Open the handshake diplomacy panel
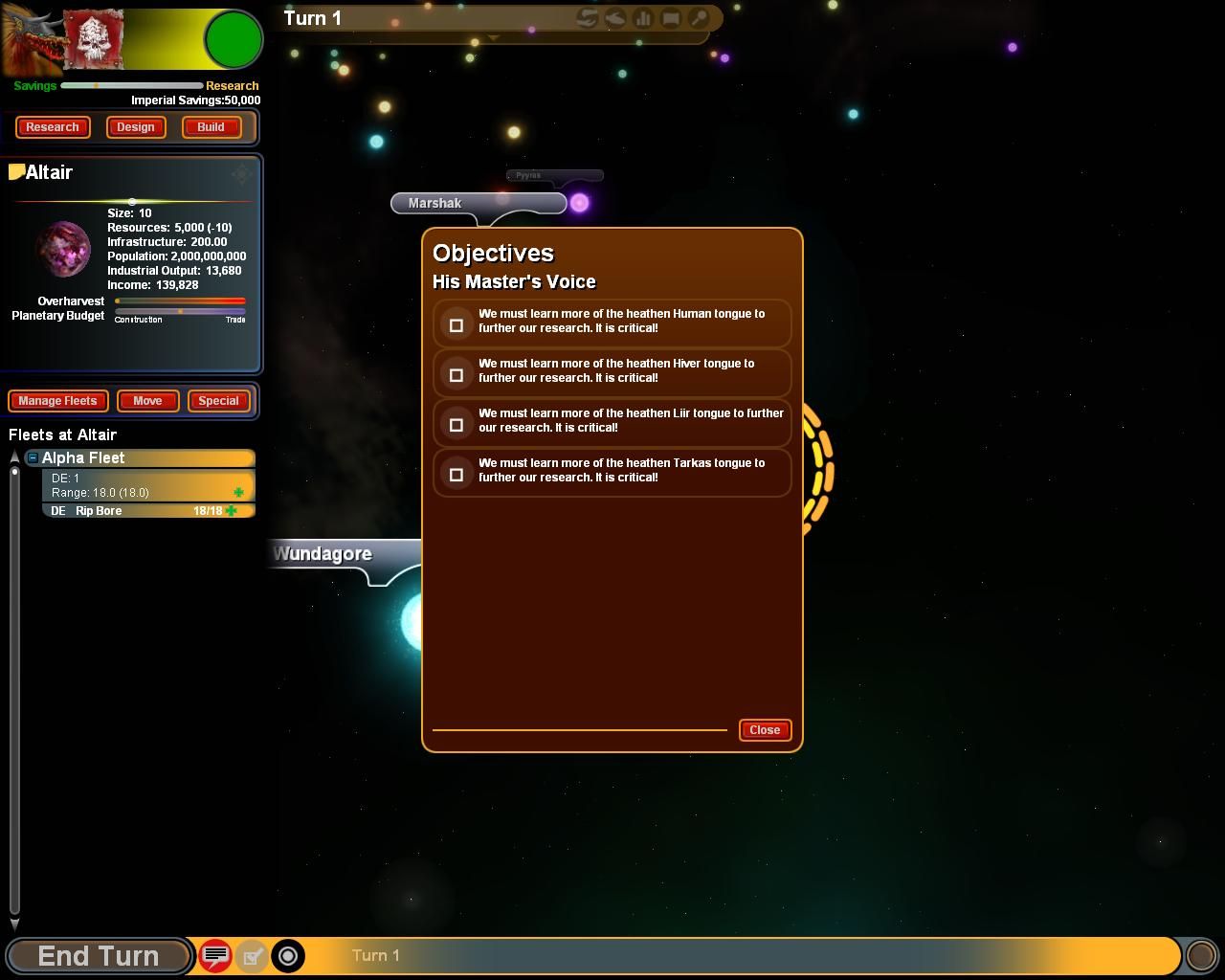1225x980 pixels. tap(588, 18)
